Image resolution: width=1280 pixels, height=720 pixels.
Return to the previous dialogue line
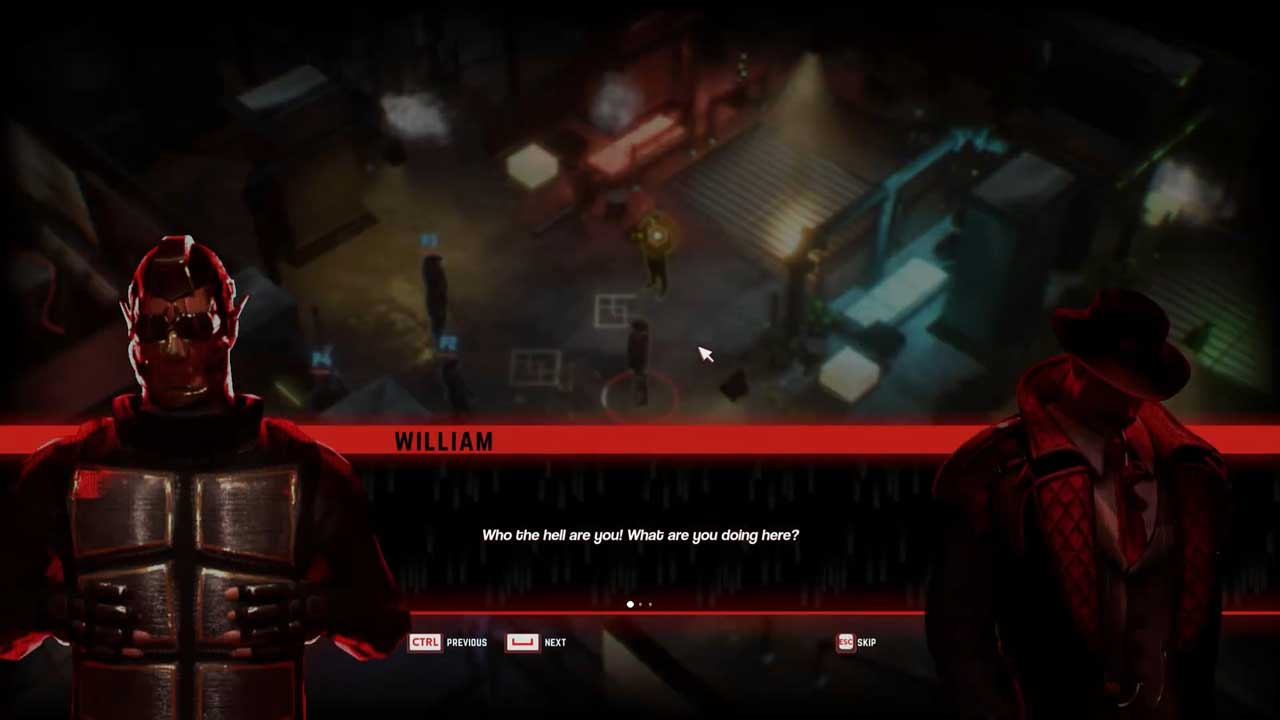tap(447, 642)
